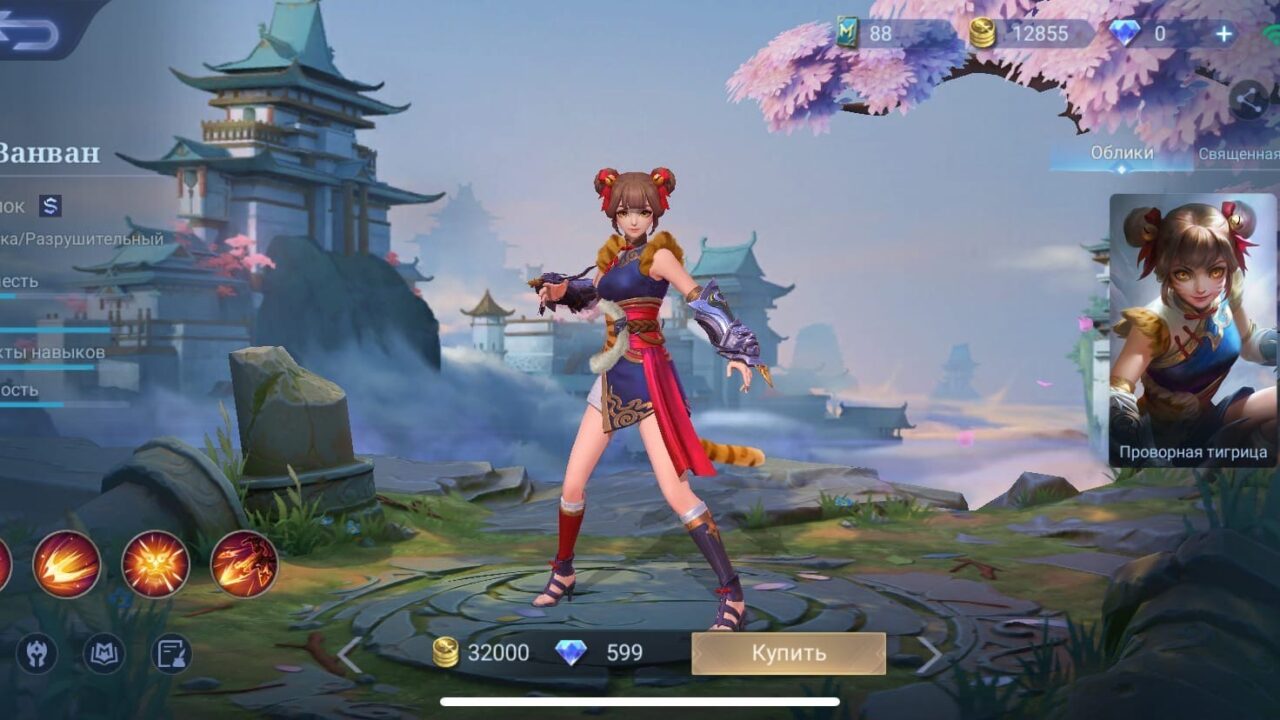The width and height of the screenshot is (1280, 720).
Task: Open the share icon
Action: 1247,99
